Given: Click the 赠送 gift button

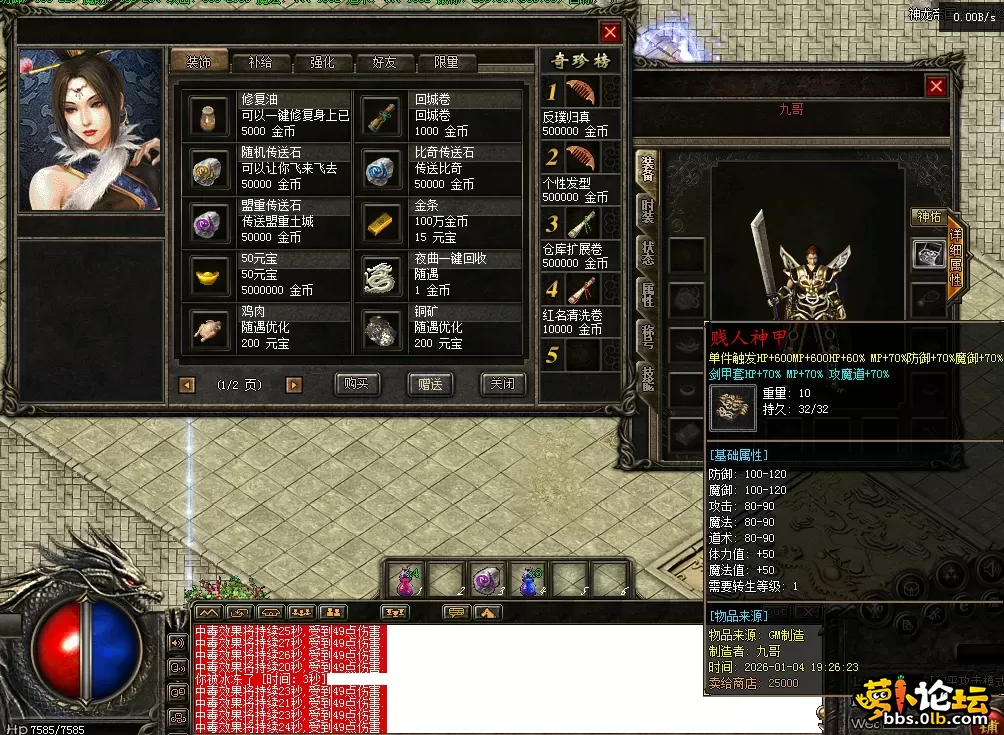Looking at the screenshot, I should (x=431, y=384).
